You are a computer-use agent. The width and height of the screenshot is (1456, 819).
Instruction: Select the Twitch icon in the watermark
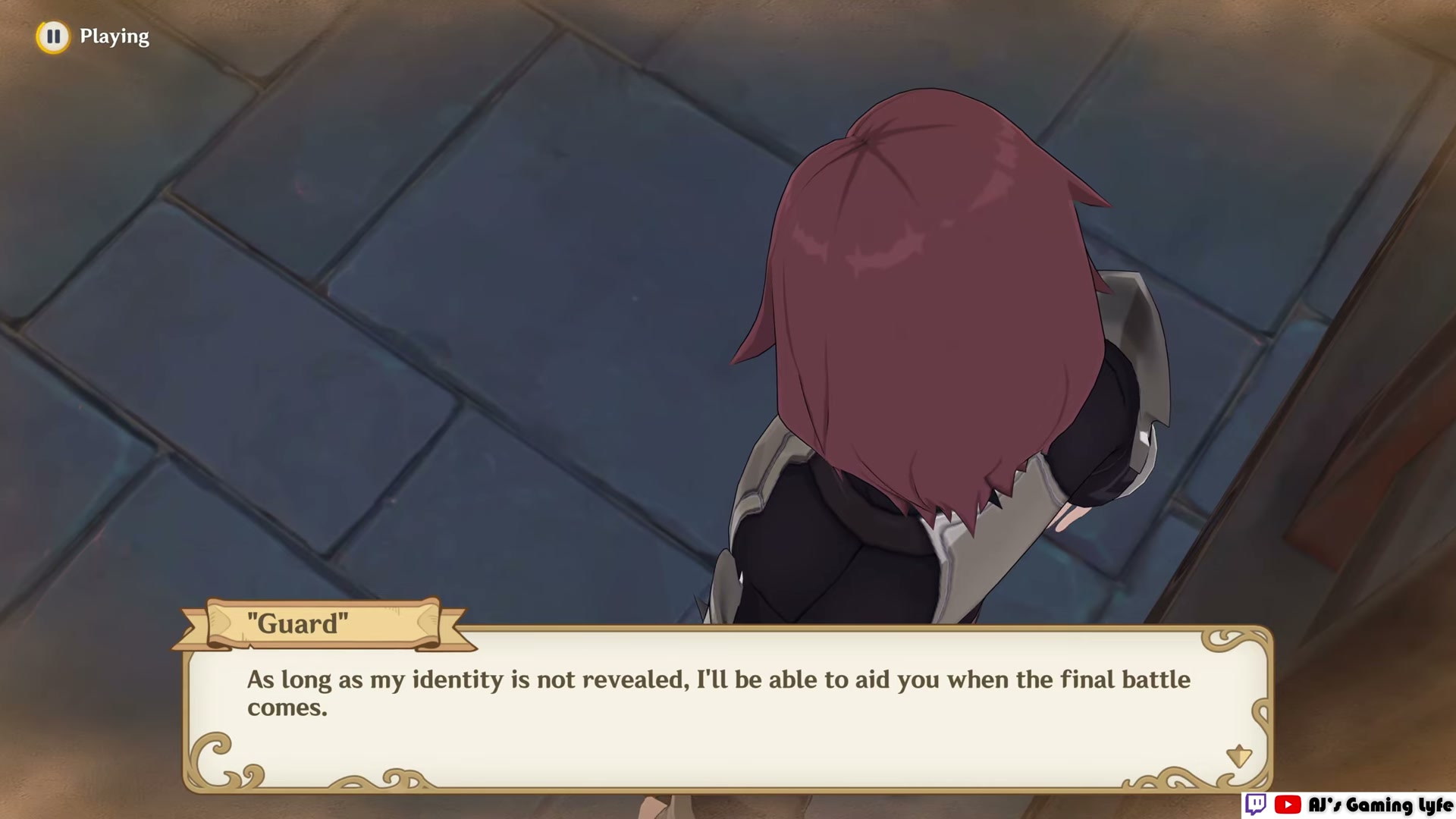tap(1256, 803)
